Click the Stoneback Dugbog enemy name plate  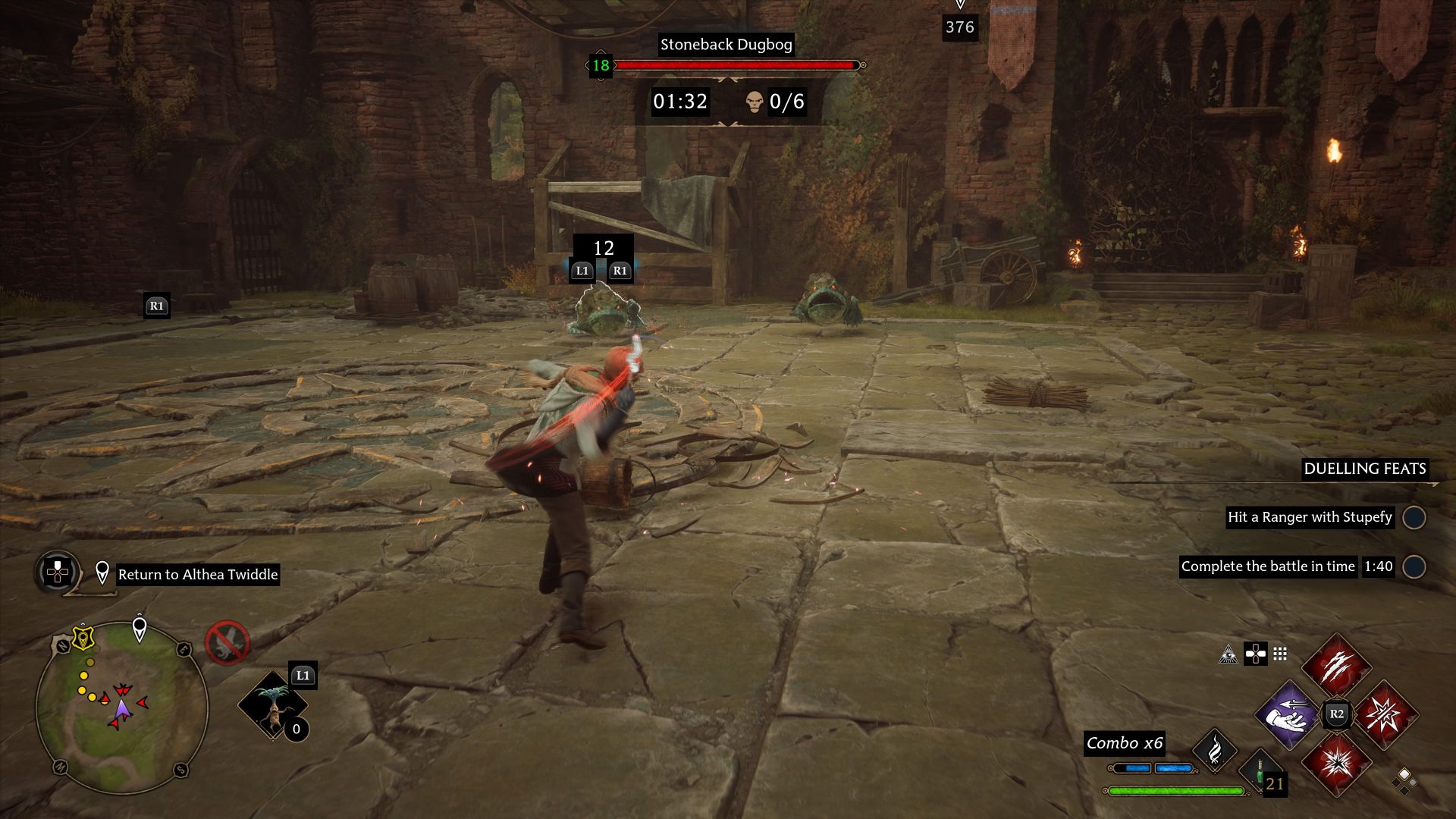pyautogui.click(x=726, y=45)
